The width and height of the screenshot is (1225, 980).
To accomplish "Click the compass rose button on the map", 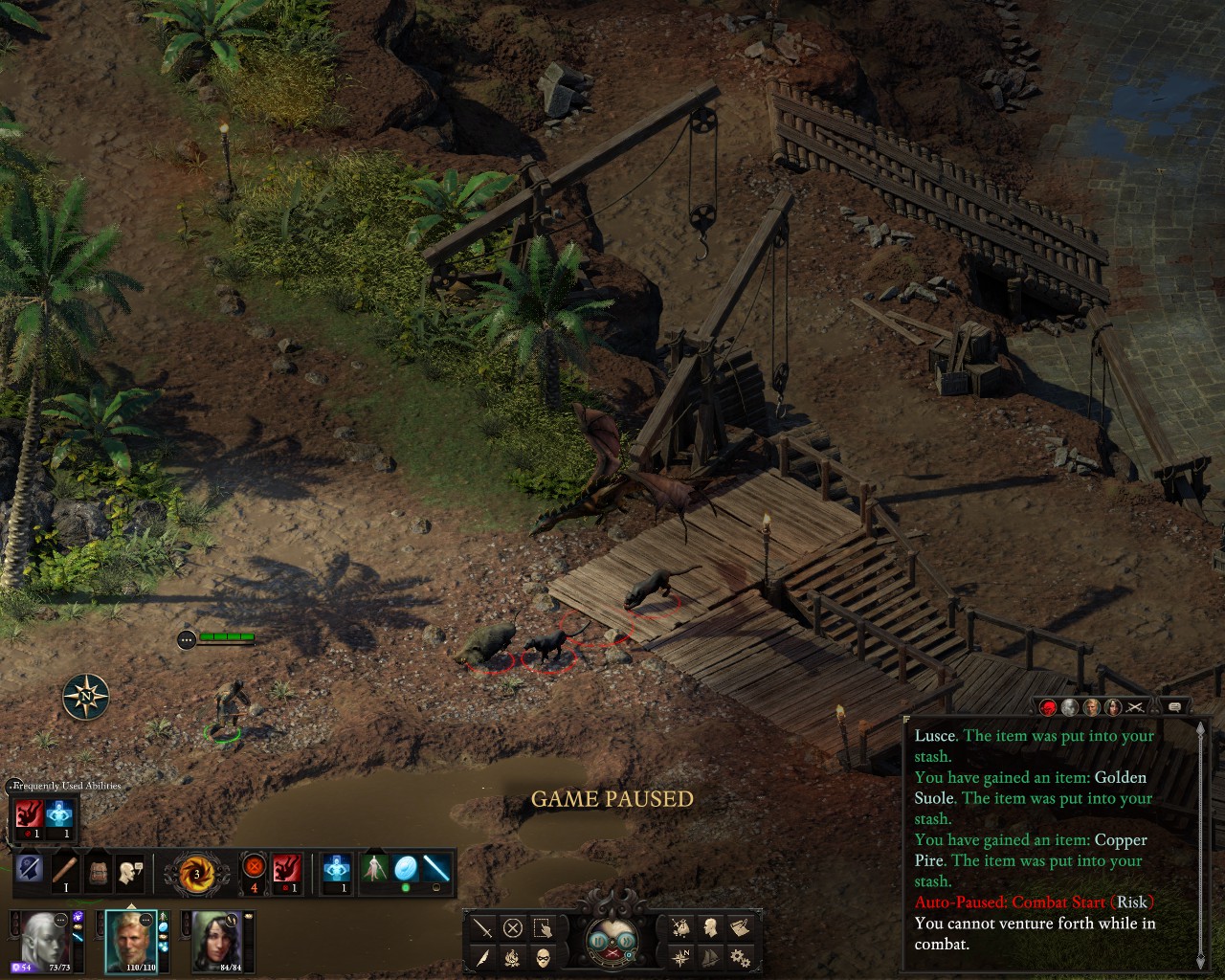I will 86,697.
